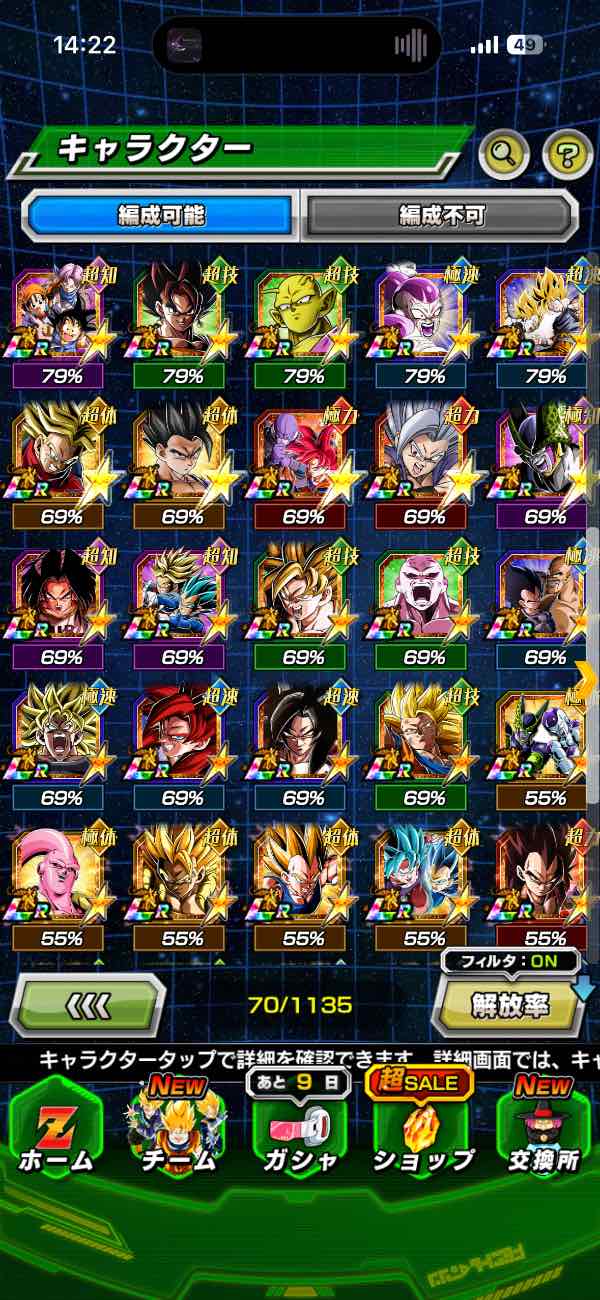
Task: Select the blue-haired Vegito card at 55%
Action: 423,878
